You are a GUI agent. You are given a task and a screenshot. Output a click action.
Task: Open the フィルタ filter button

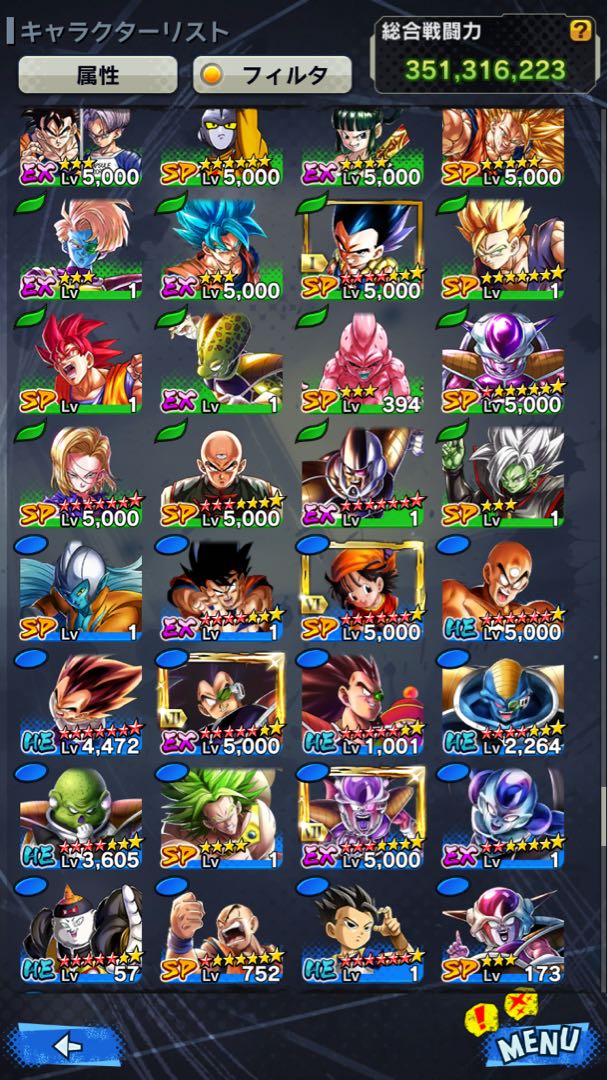coord(272,74)
